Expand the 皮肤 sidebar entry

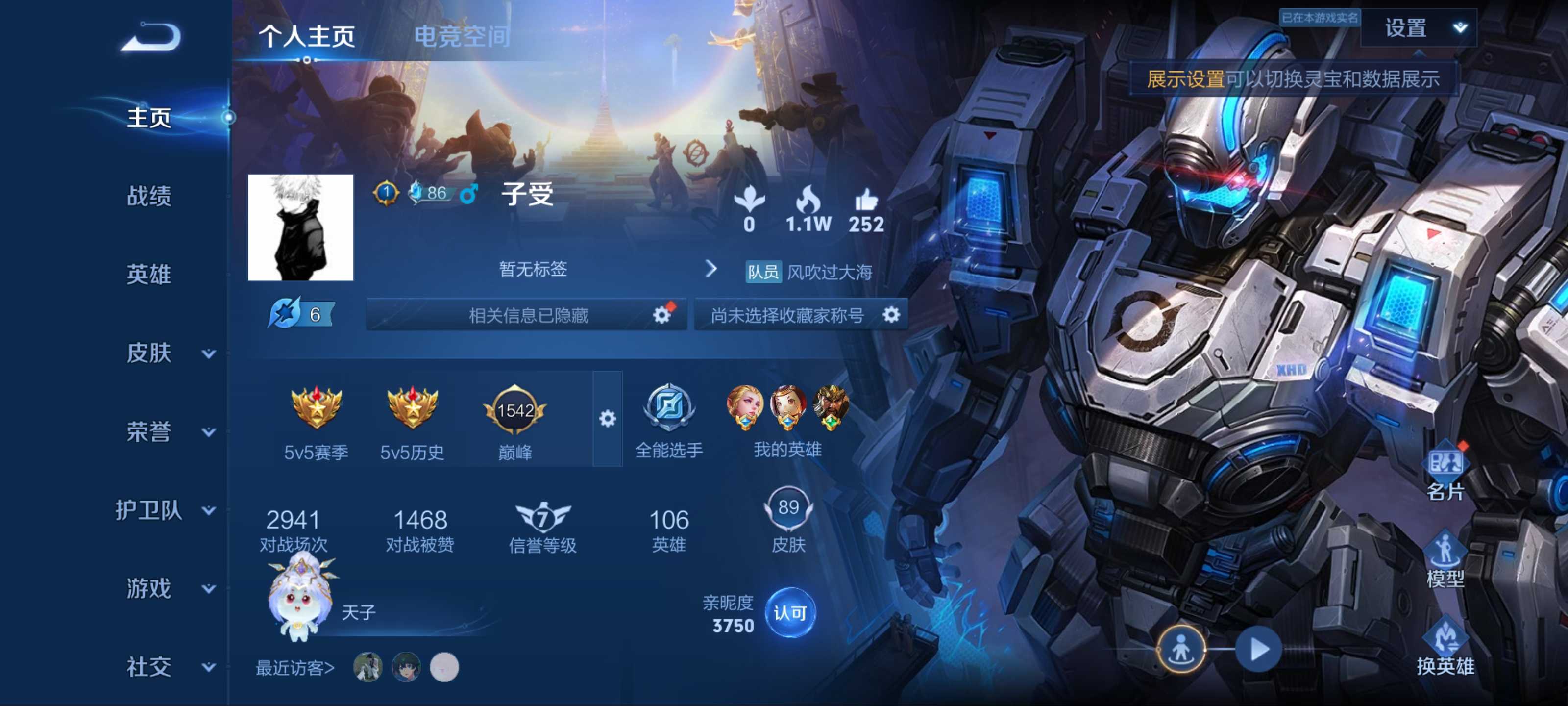tap(164, 353)
